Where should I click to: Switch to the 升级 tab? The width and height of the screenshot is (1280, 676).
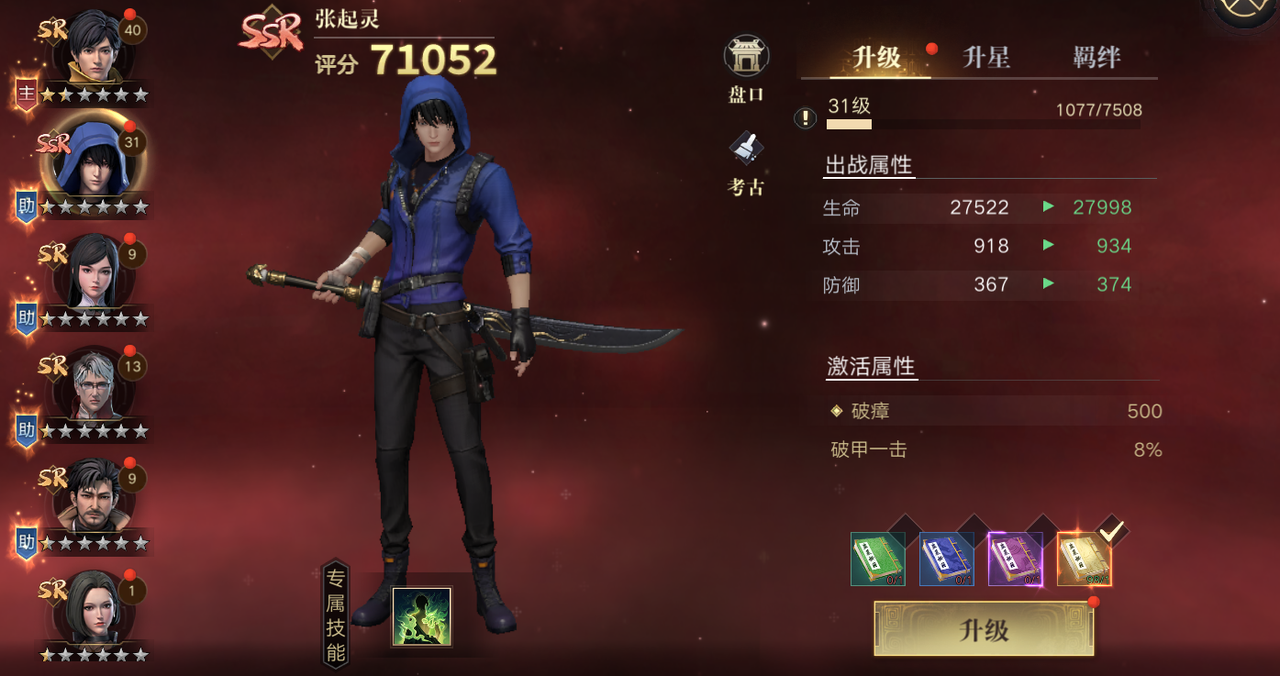coord(876,58)
